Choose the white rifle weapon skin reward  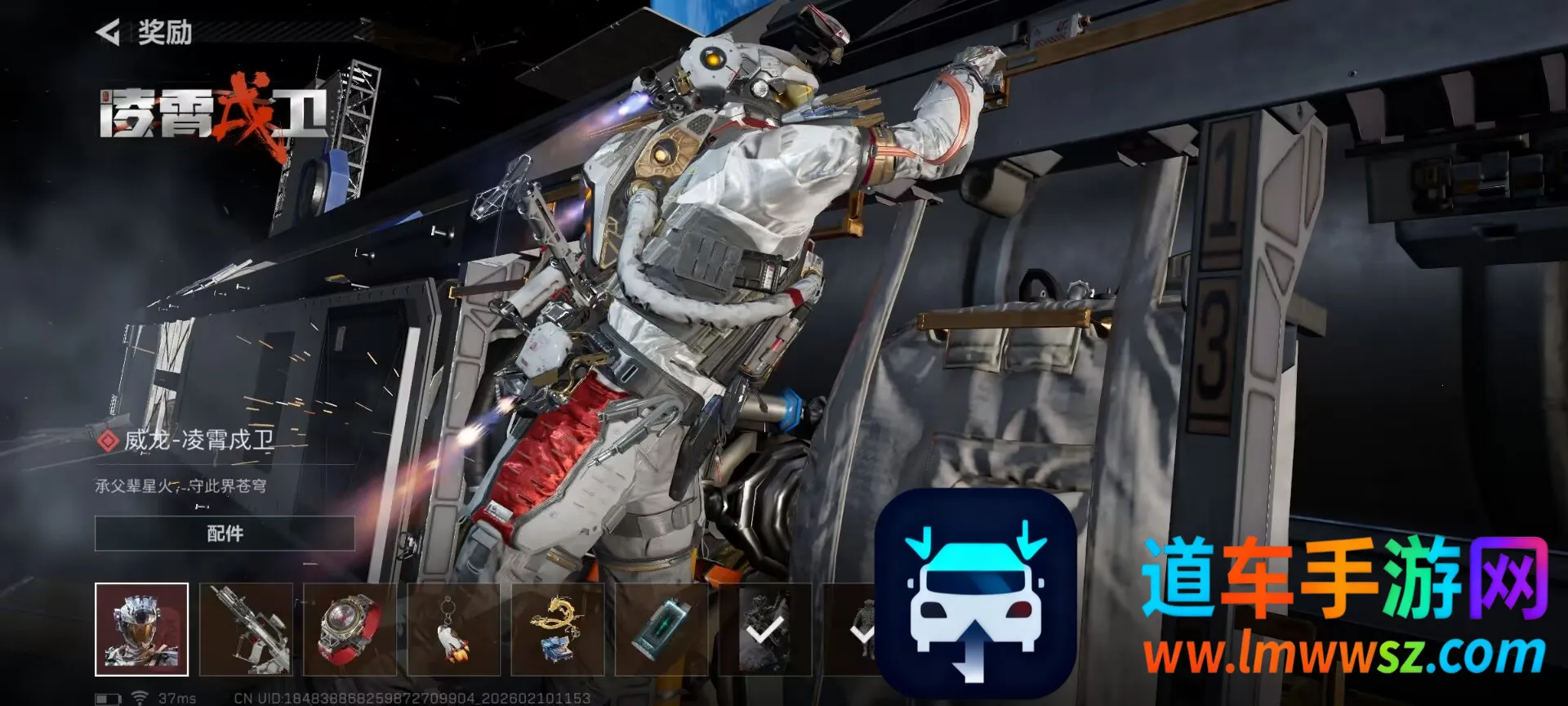pyautogui.click(x=246, y=629)
